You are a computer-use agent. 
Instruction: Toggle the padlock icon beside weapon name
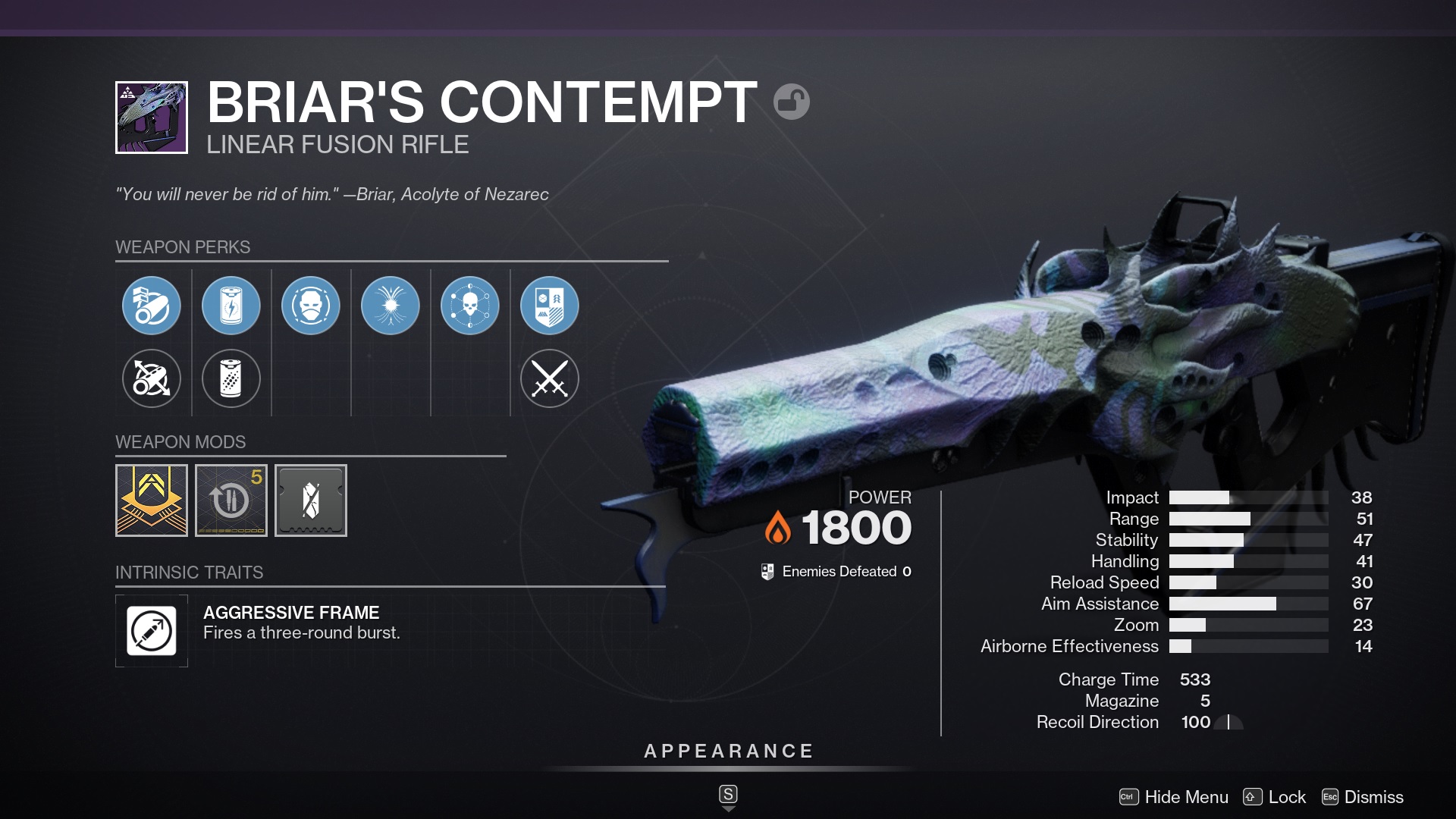(x=792, y=102)
